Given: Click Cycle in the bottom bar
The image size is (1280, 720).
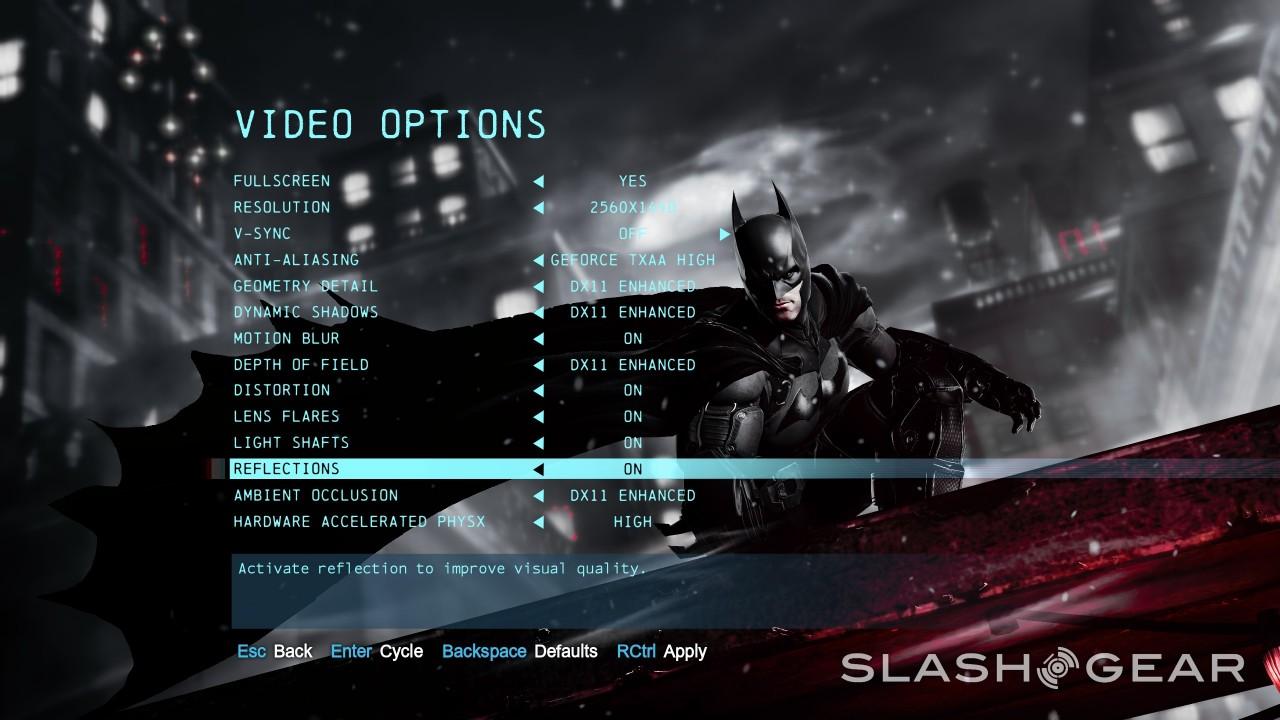Looking at the screenshot, I should pos(400,651).
